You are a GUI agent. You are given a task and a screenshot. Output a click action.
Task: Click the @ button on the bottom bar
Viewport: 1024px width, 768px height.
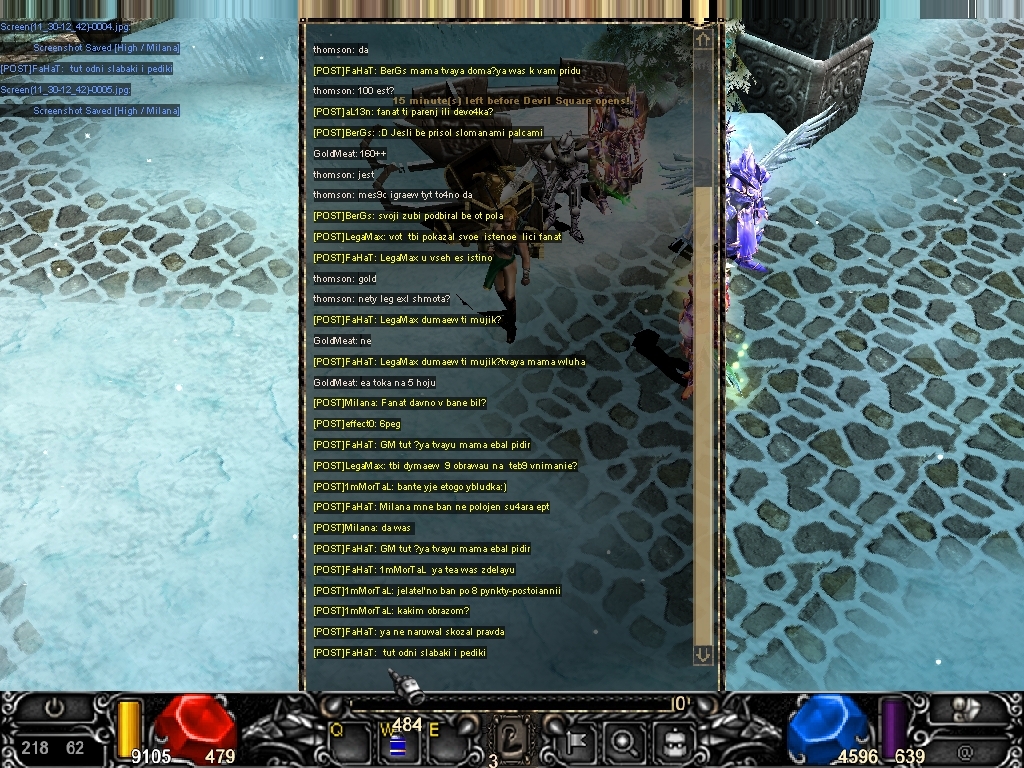click(x=965, y=750)
